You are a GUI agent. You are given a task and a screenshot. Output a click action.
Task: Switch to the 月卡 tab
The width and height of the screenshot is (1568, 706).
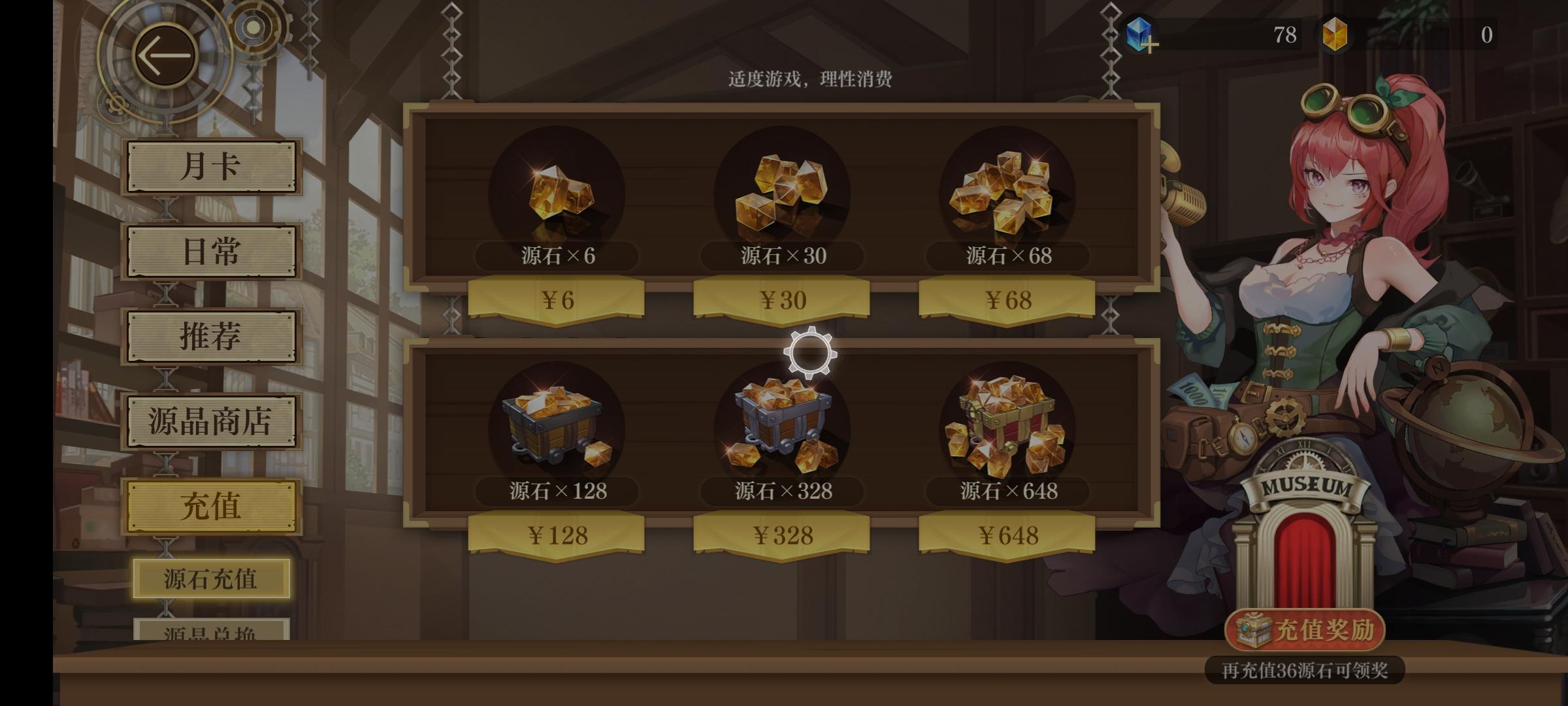tap(211, 167)
